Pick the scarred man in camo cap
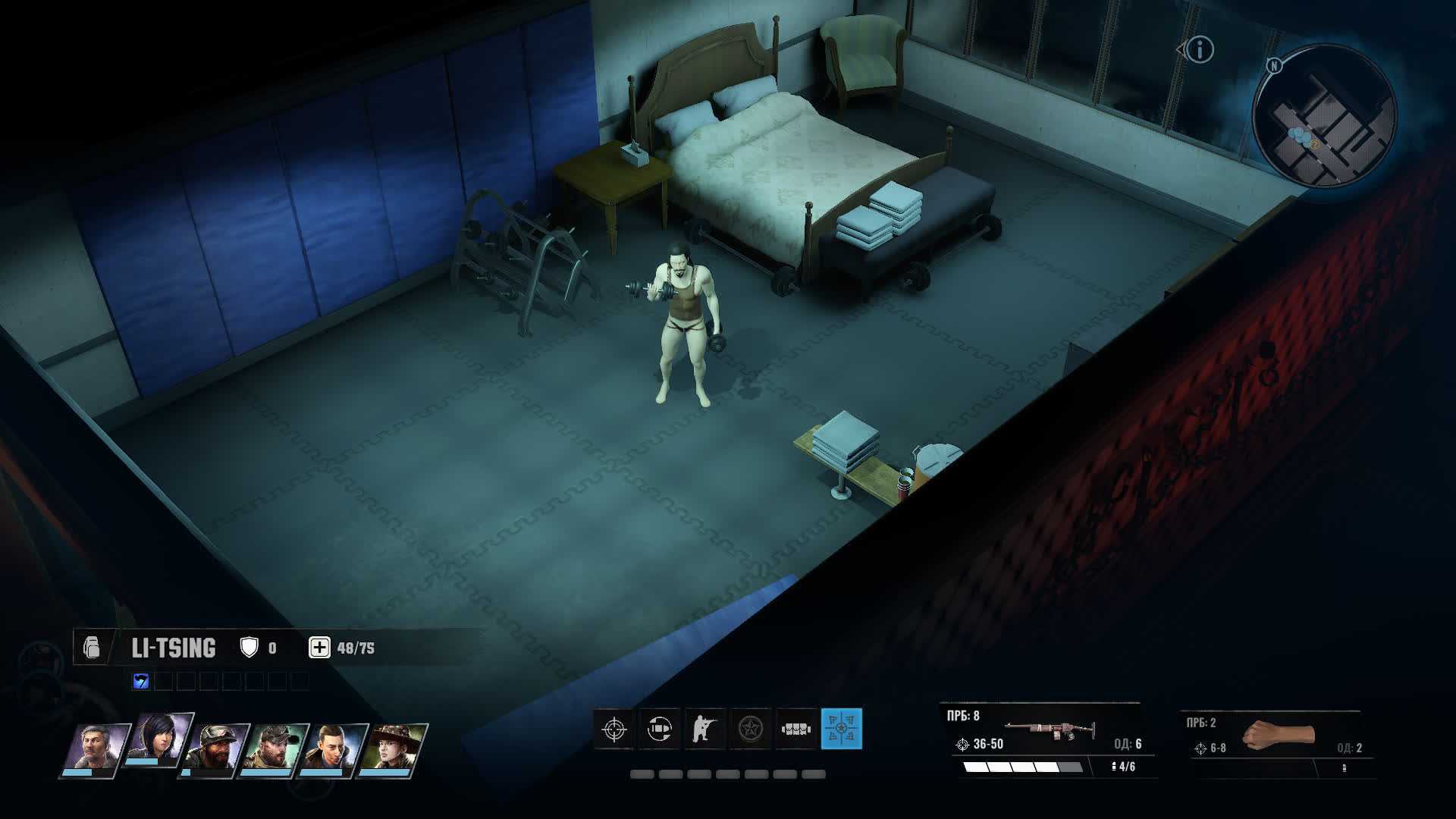The height and width of the screenshot is (819, 1456). point(275,748)
